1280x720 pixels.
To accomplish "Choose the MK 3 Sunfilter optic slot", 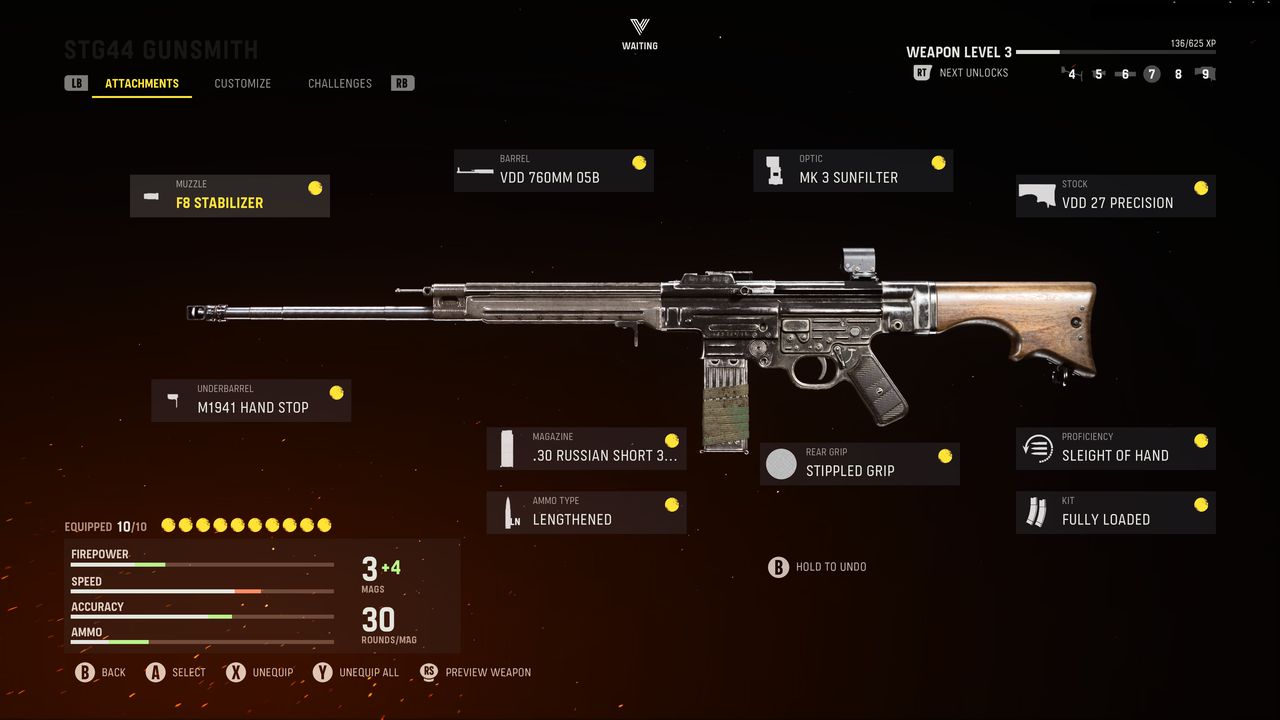I will [x=853, y=171].
